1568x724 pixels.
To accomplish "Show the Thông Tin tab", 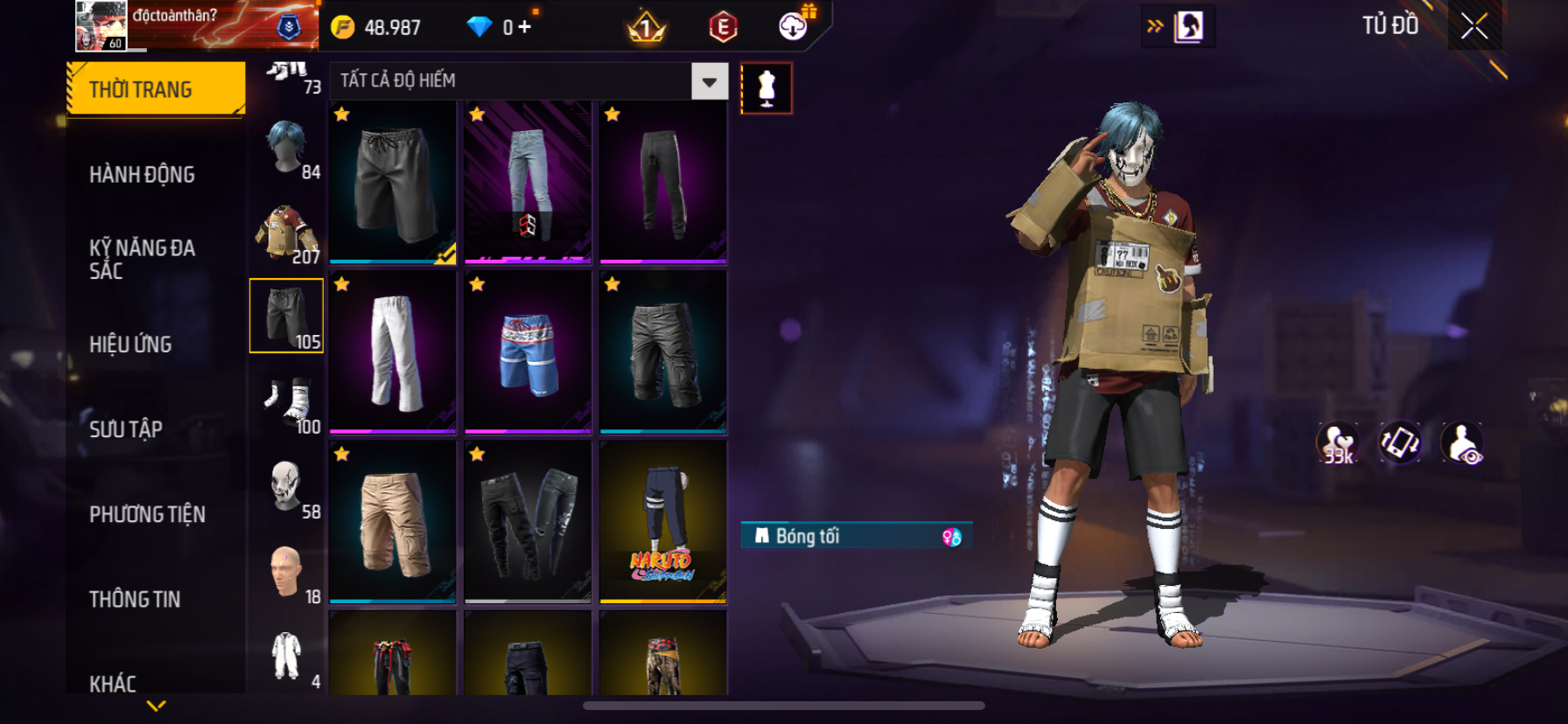I will click(135, 599).
